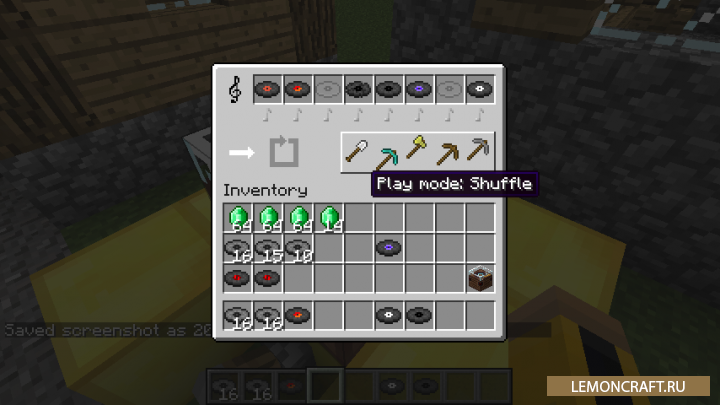
Task: Click the diamond pickaxe icon
Action: coord(387,156)
